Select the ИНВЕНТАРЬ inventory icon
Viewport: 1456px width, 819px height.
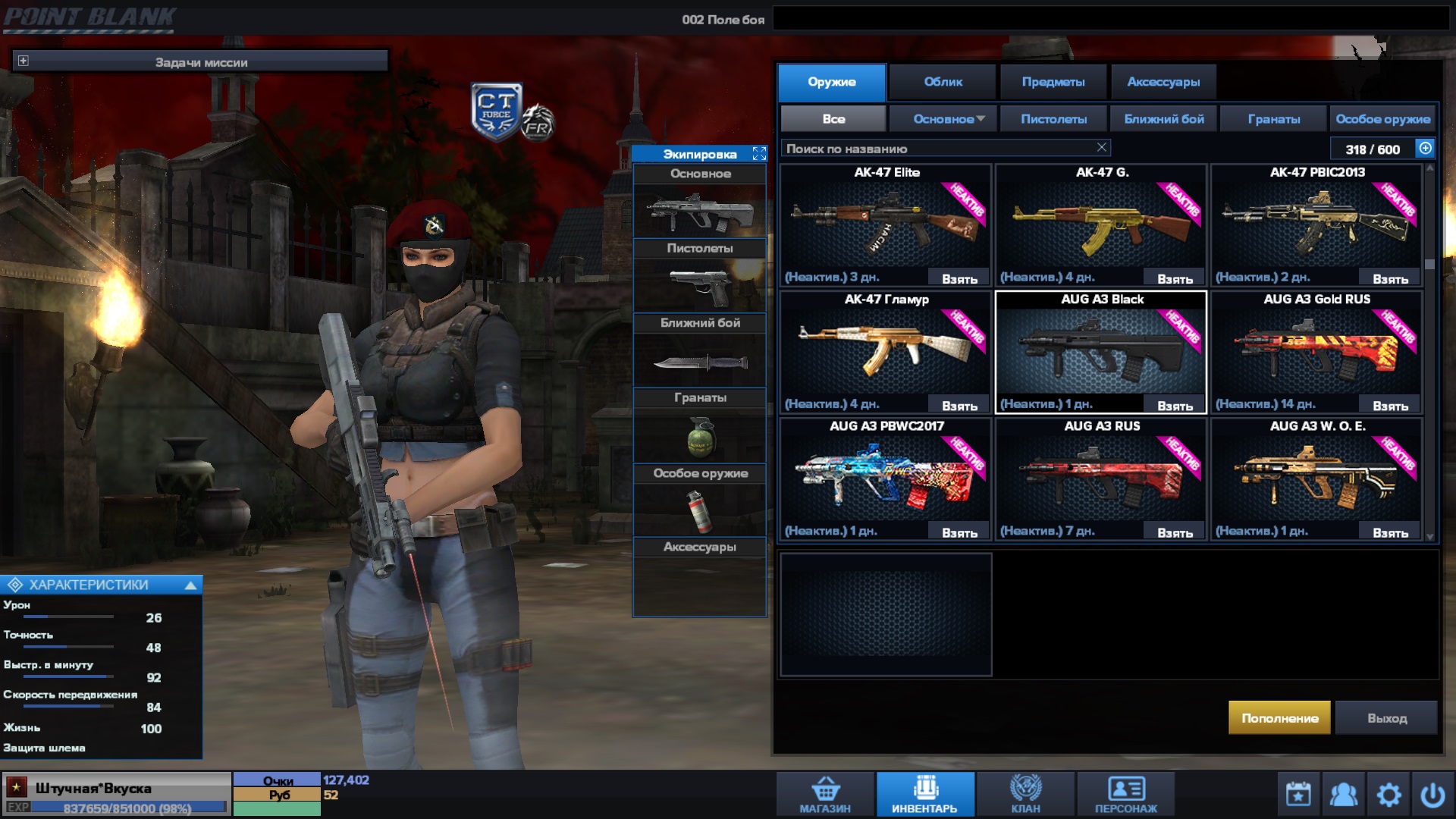tap(924, 792)
